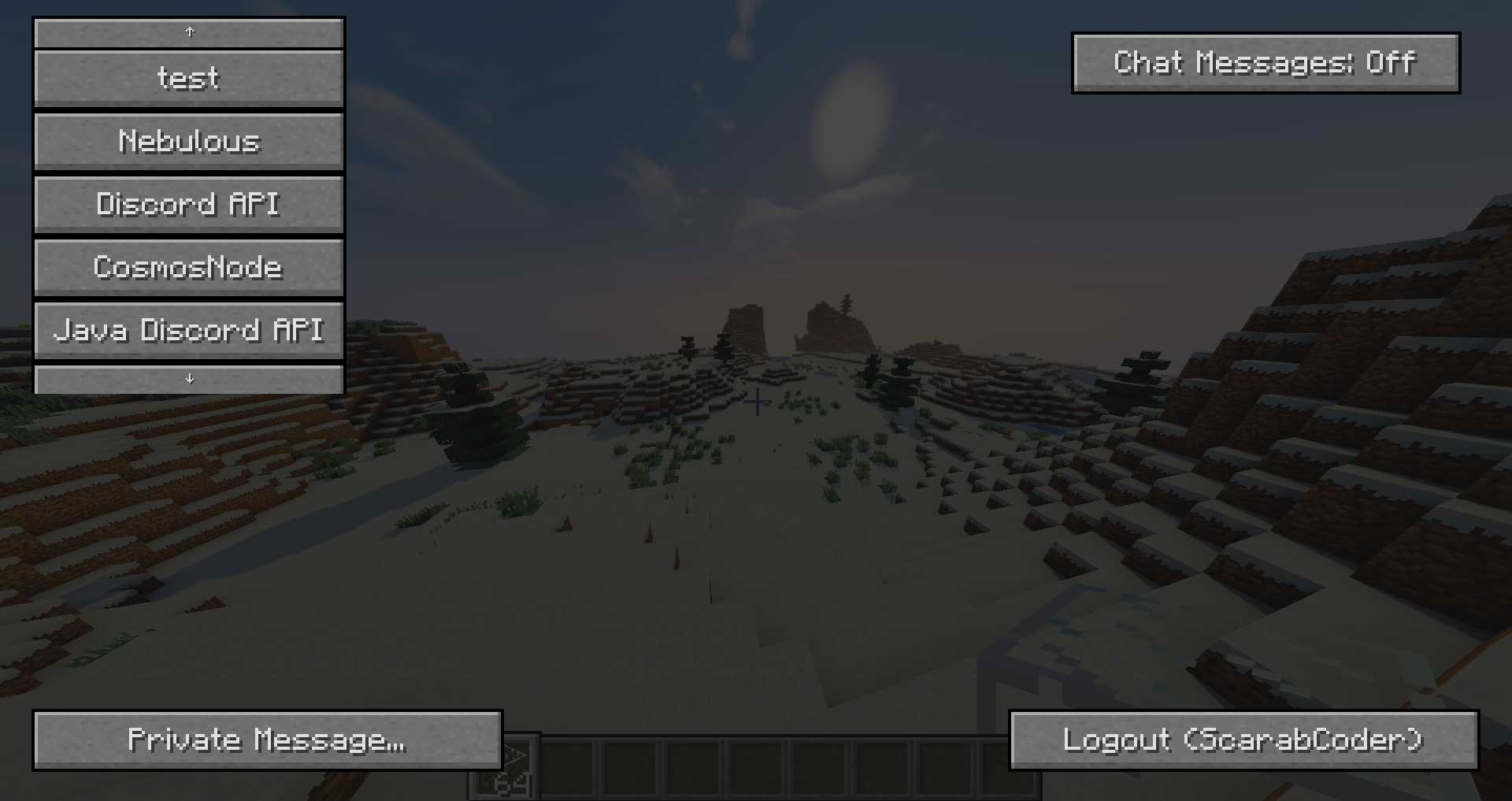Click the up arrow above the channel list

(x=188, y=33)
